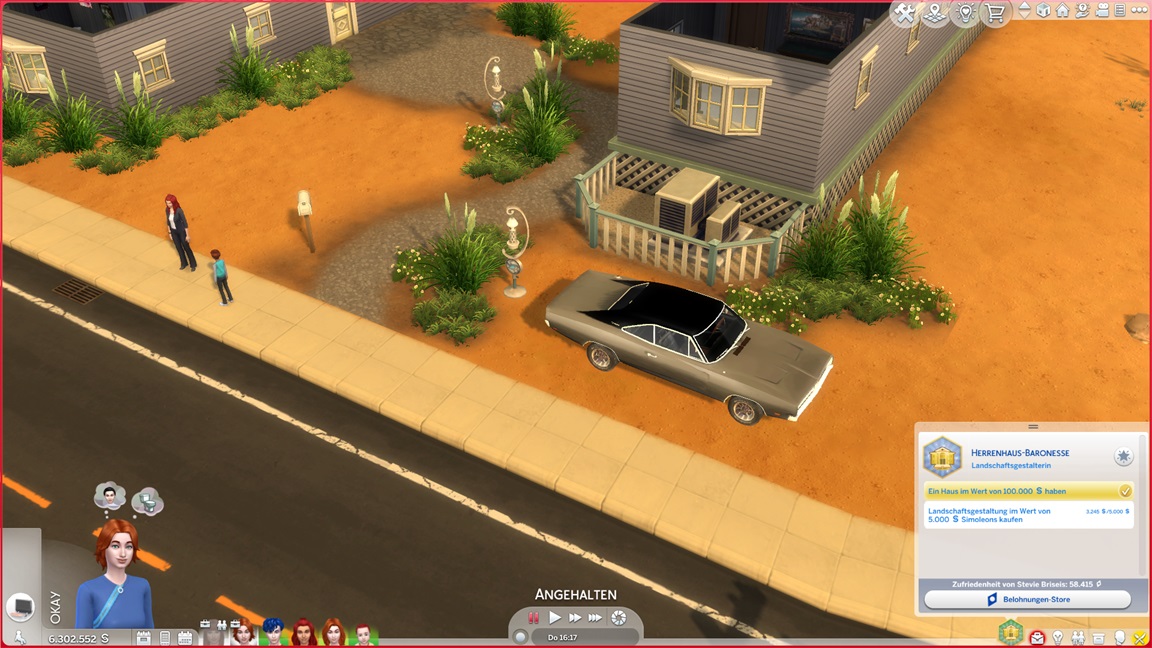
Task: Open the relationships panel with two figures
Action: click(1080, 637)
